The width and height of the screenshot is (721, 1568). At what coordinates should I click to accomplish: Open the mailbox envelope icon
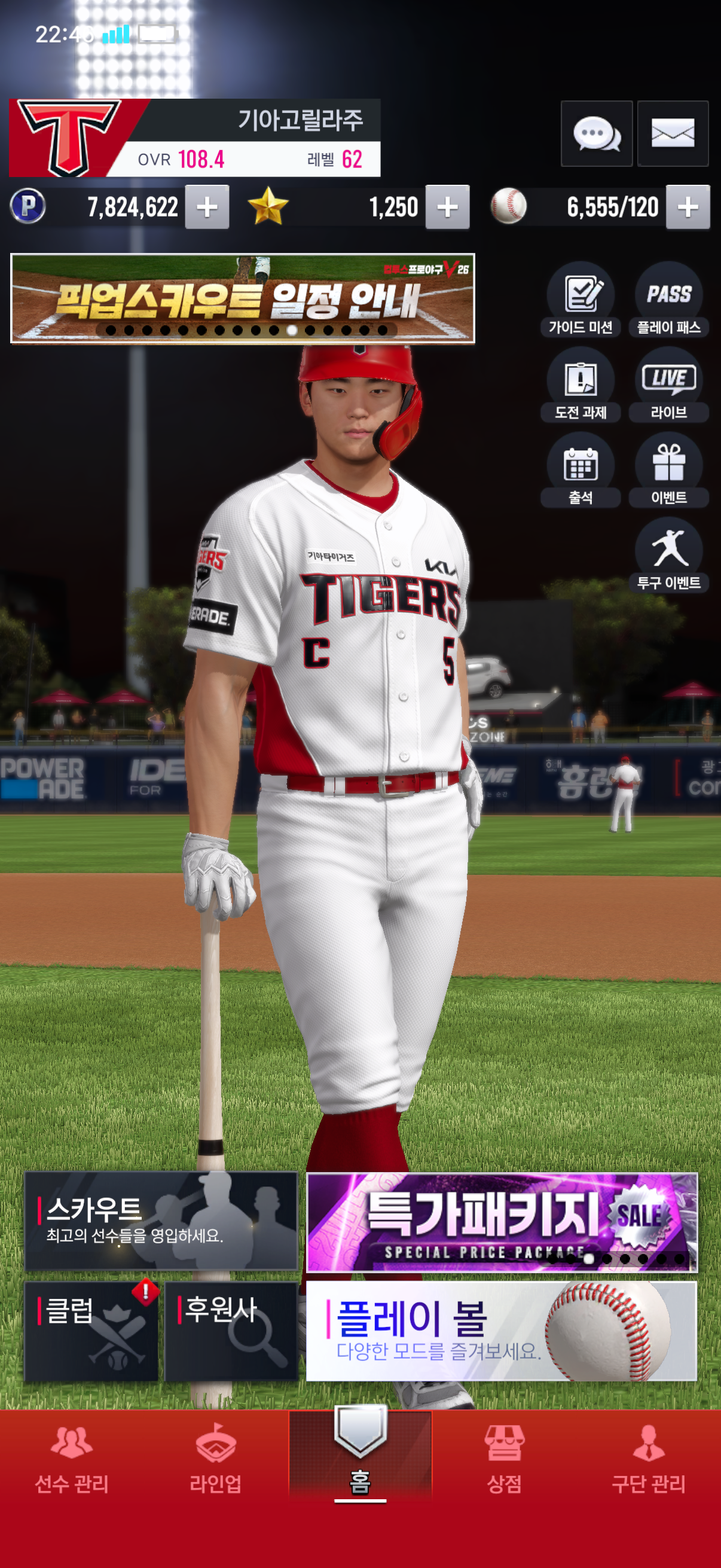click(x=673, y=133)
